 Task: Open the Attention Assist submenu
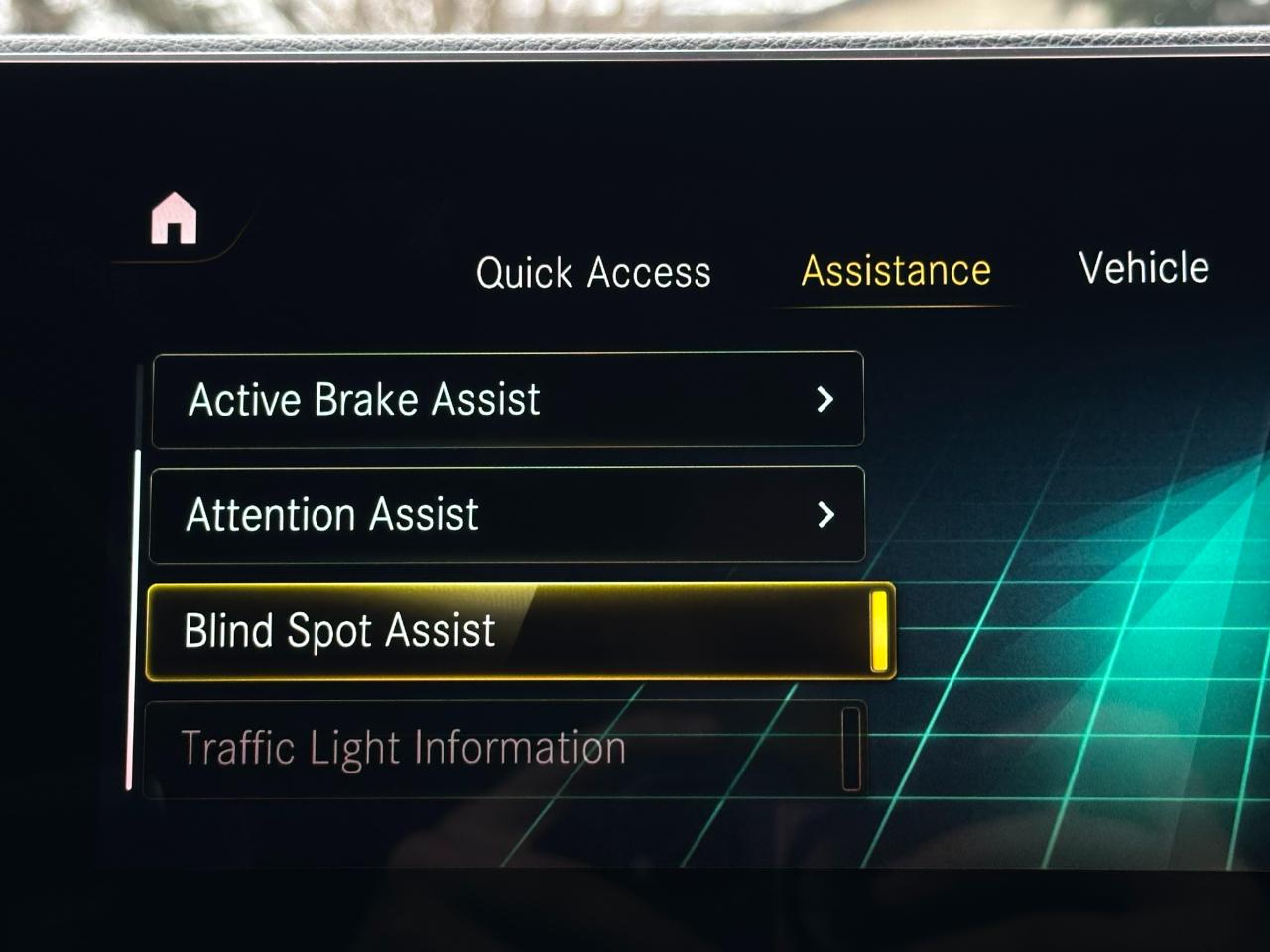tap(507, 514)
